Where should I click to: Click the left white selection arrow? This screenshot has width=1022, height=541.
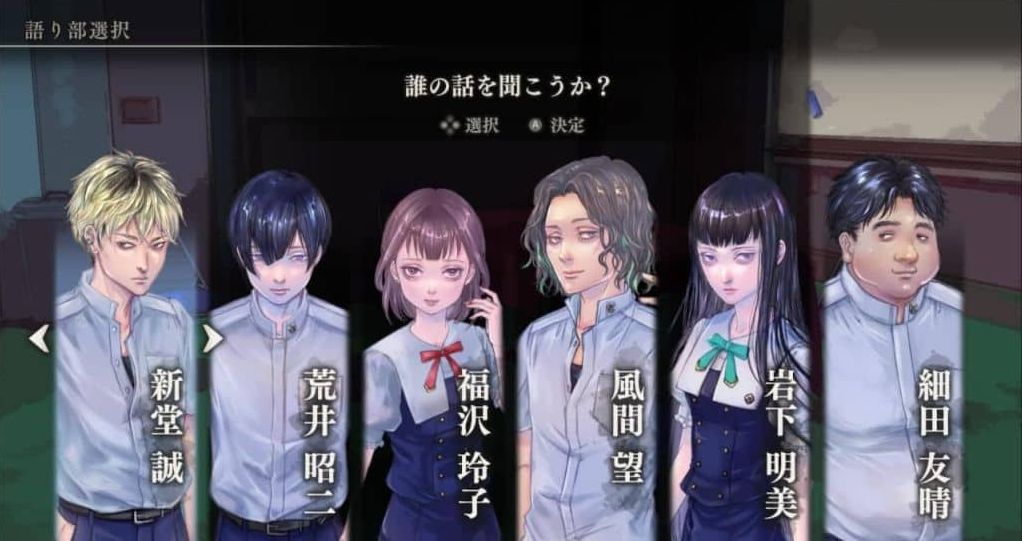(x=39, y=340)
